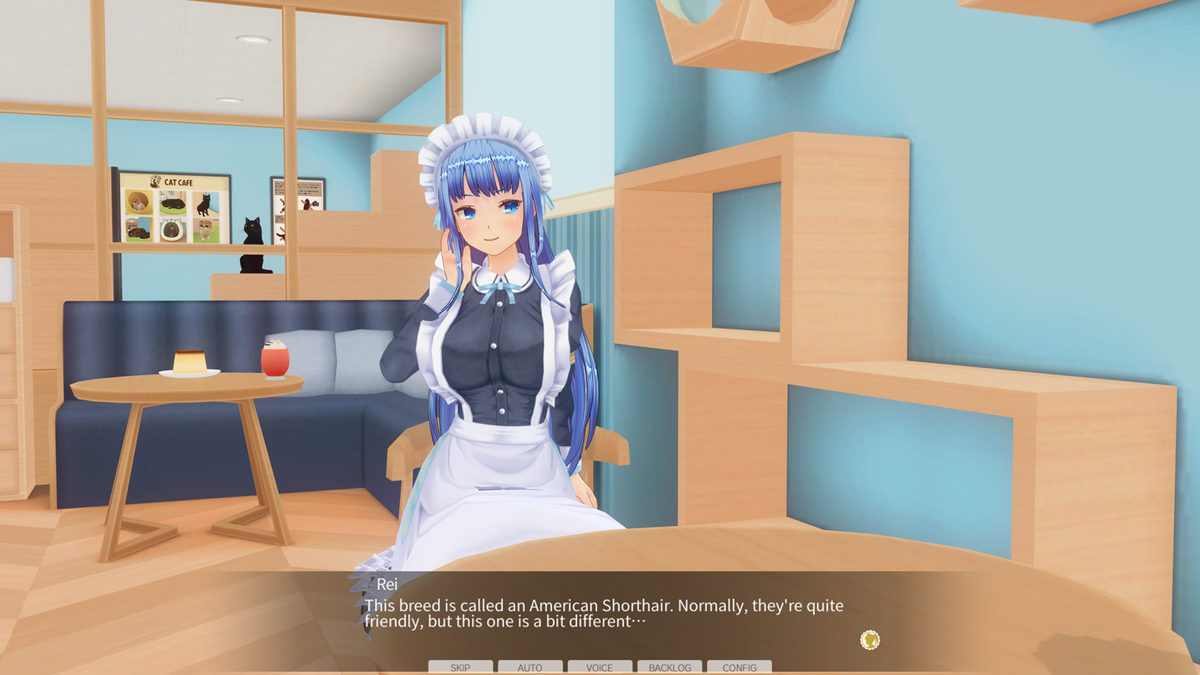Replay the line with VOICE button
1200x675 pixels.
(x=600, y=667)
